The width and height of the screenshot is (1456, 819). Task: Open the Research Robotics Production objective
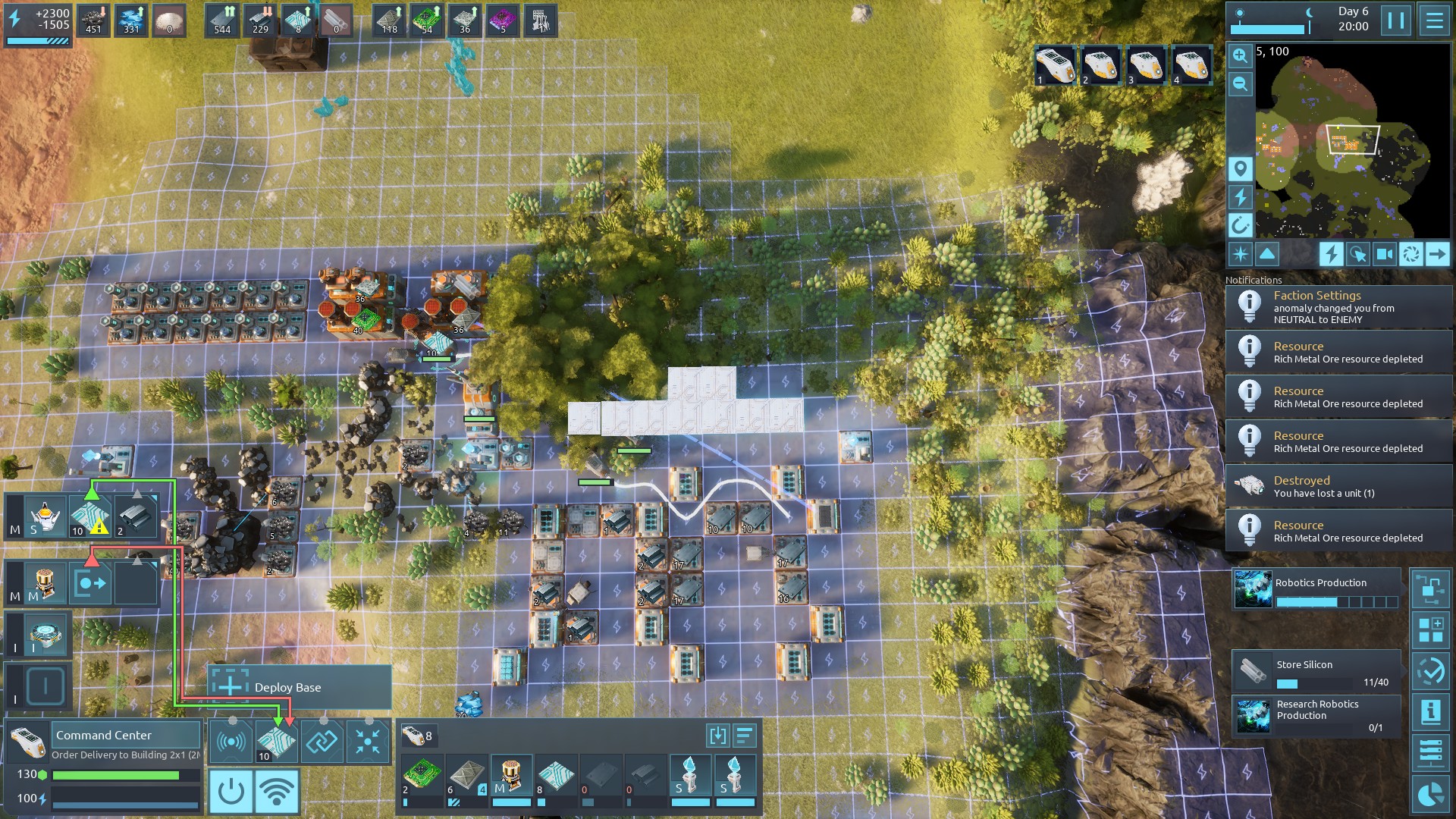click(1316, 716)
